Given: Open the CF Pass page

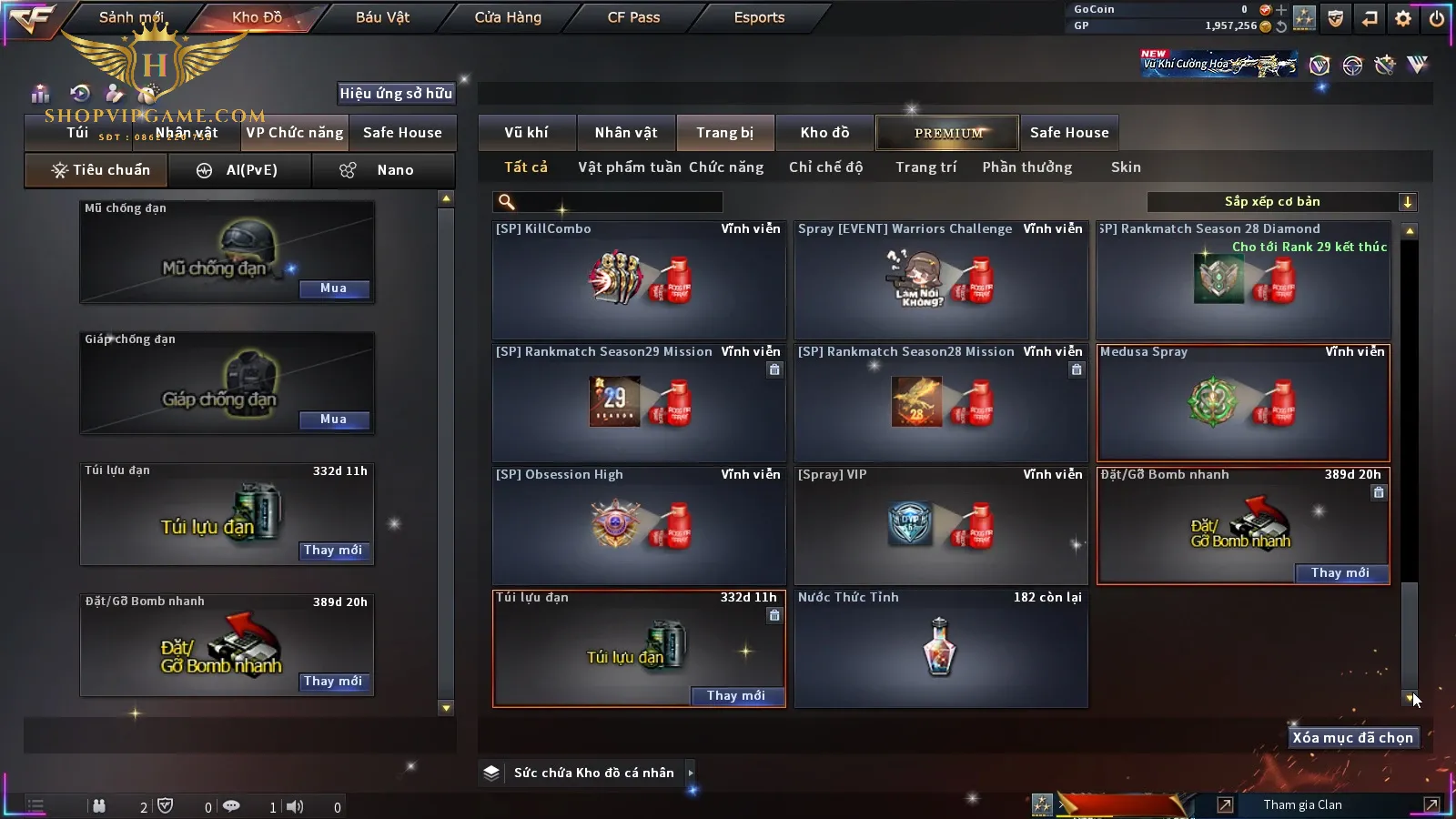Looking at the screenshot, I should point(633,17).
